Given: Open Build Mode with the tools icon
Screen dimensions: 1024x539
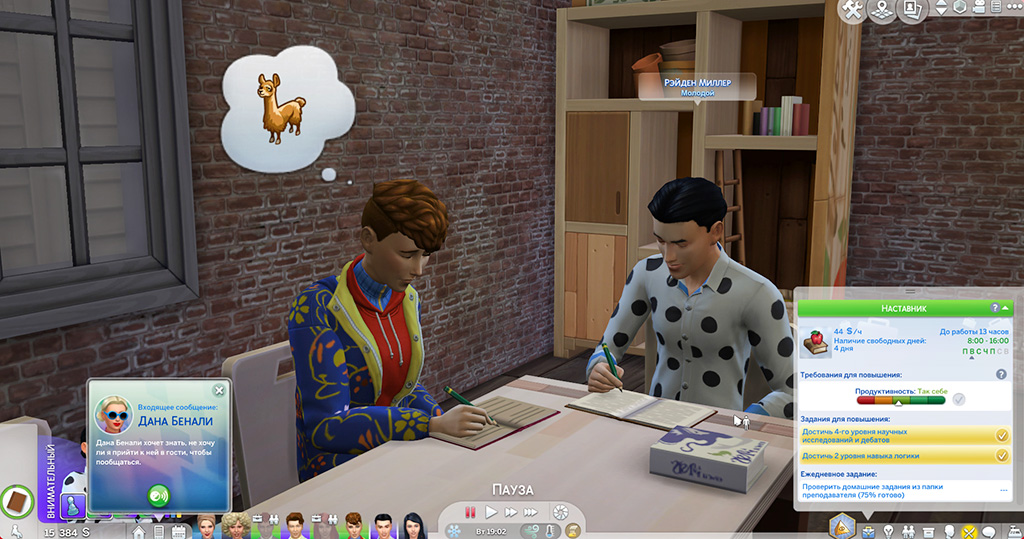Looking at the screenshot, I should tap(852, 10).
